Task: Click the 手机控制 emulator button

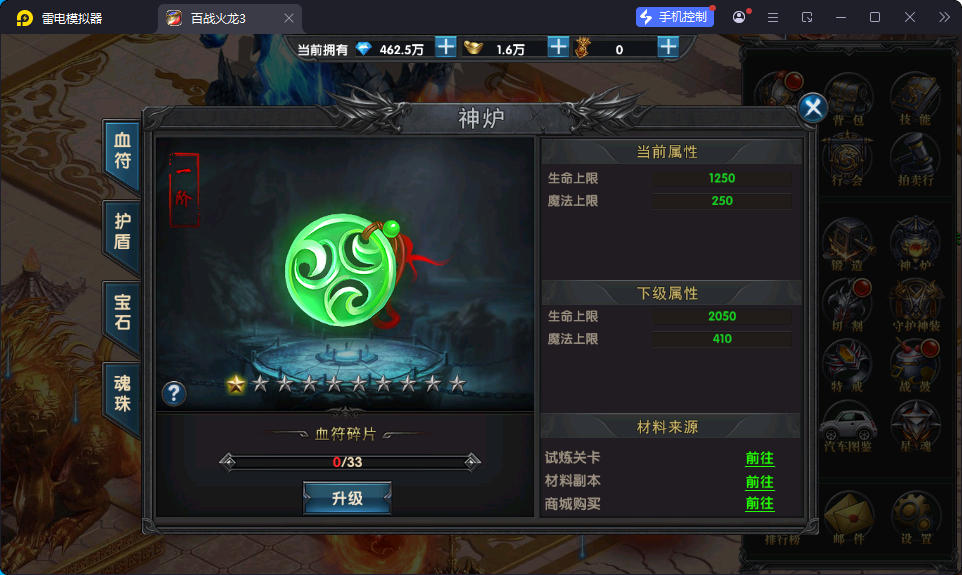Action: (x=675, y=17)
